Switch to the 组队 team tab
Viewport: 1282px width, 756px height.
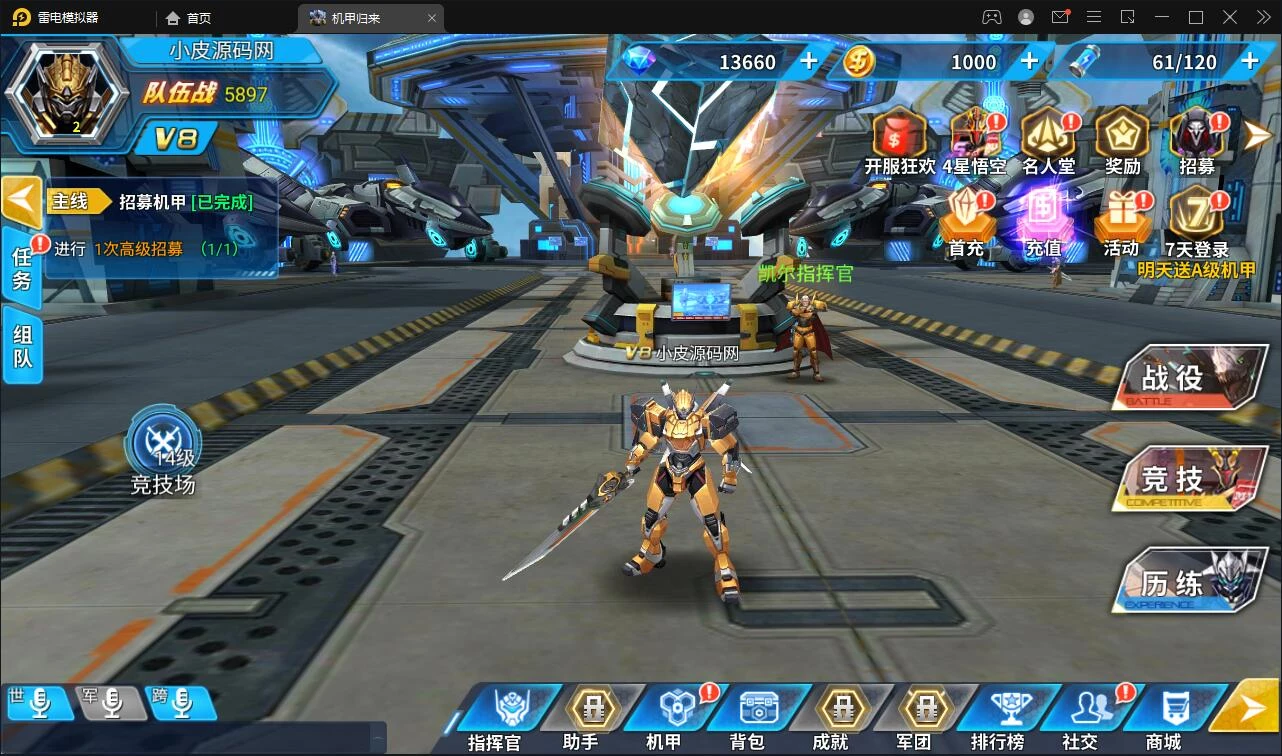[x=22, y=345]
